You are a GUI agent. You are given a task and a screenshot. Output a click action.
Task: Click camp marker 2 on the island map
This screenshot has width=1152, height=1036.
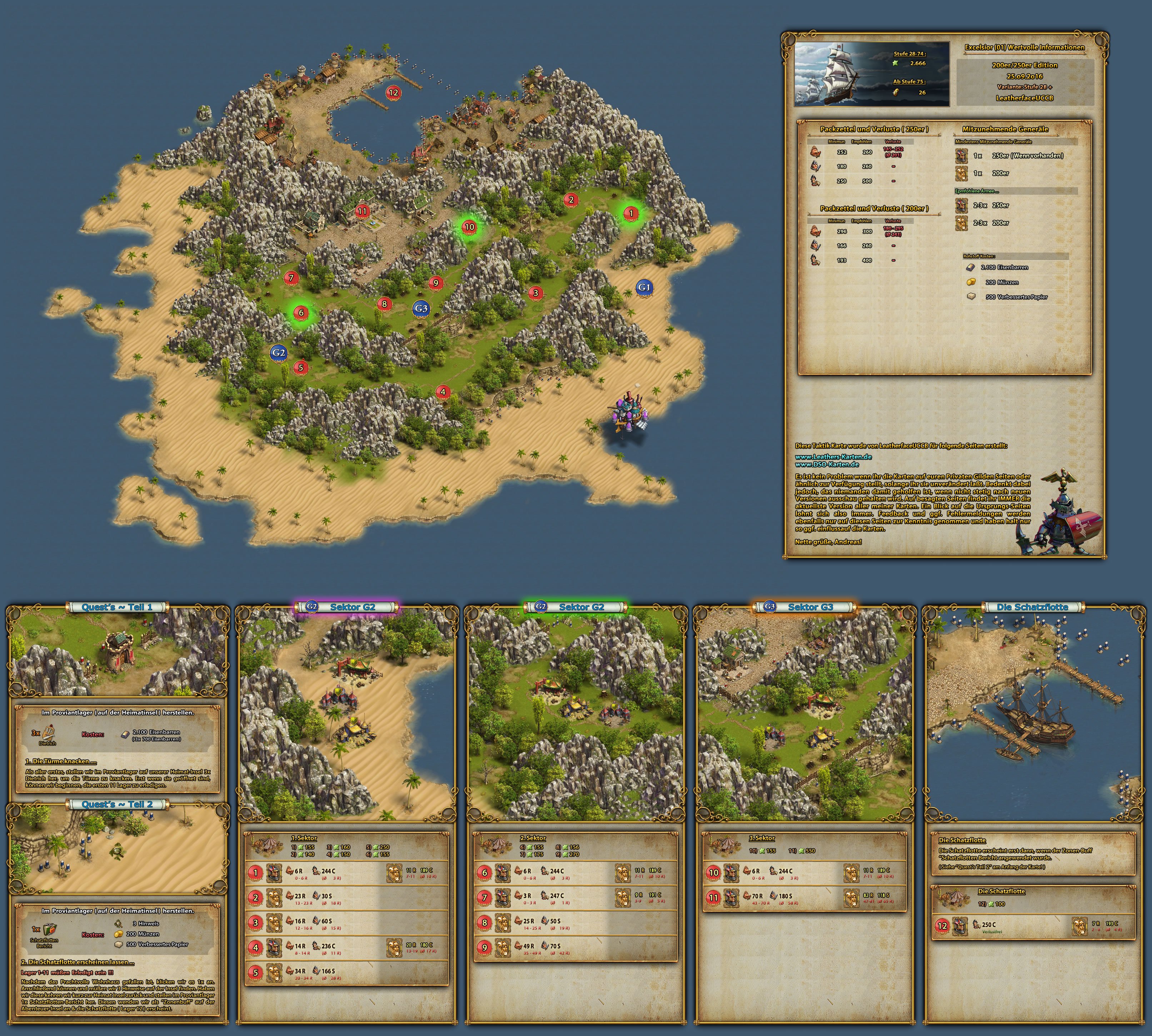pyautogui.click(x=571, y=199)
